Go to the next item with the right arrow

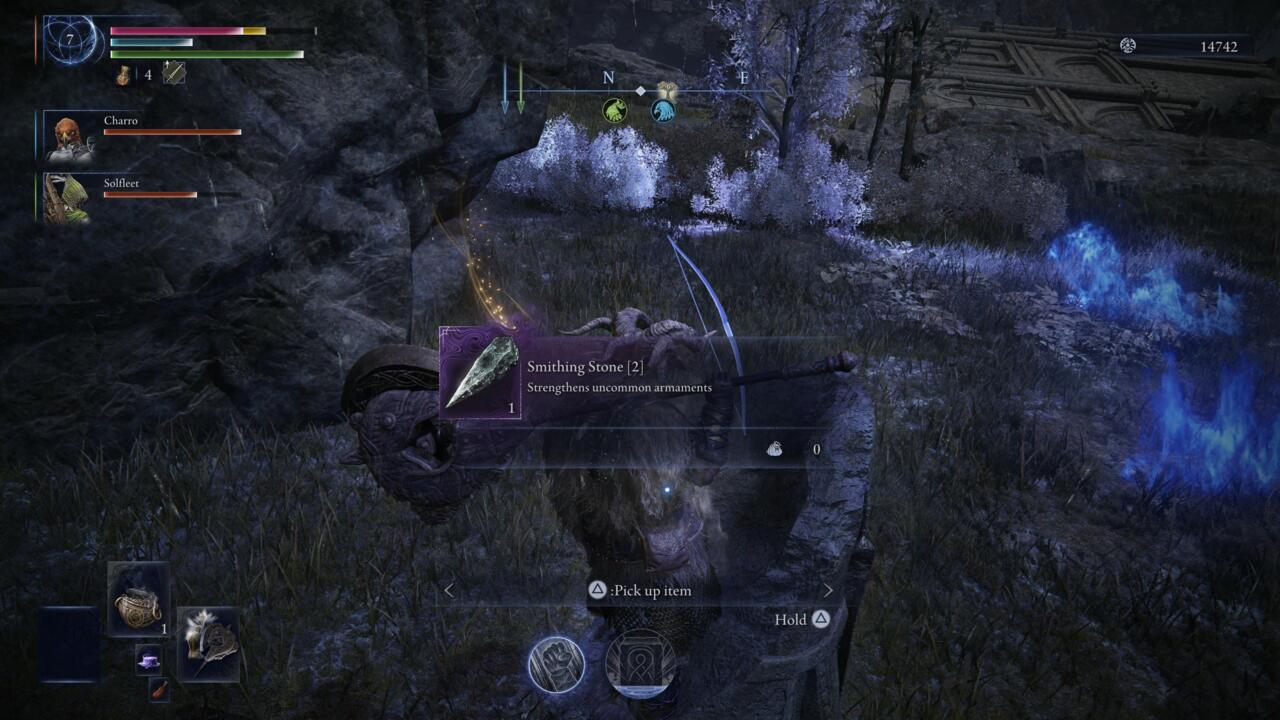pyautogui.click(x=828, y=591)
